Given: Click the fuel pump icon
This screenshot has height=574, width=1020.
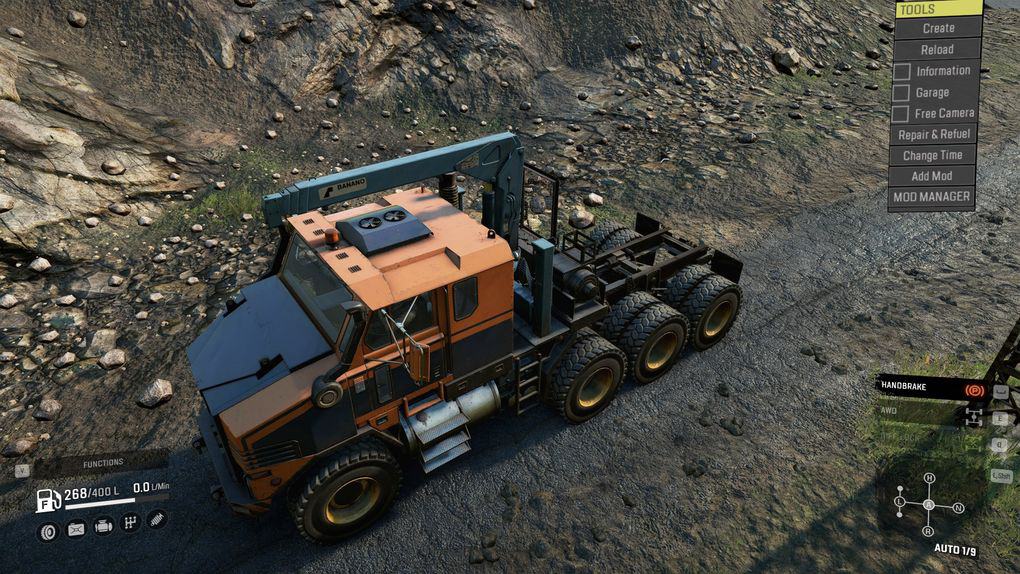Looking at the screenshot, I should [47, 499].
